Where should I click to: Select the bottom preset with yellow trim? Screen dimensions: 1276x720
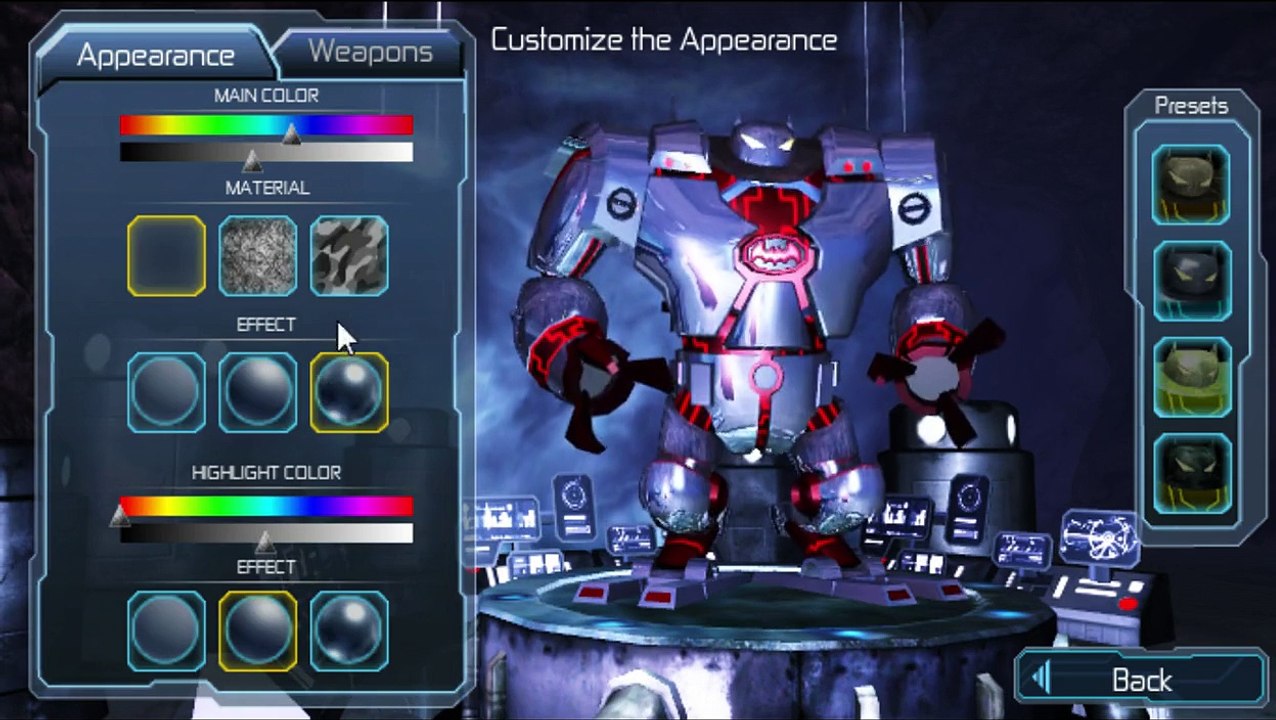click(x=1191, y=475)
